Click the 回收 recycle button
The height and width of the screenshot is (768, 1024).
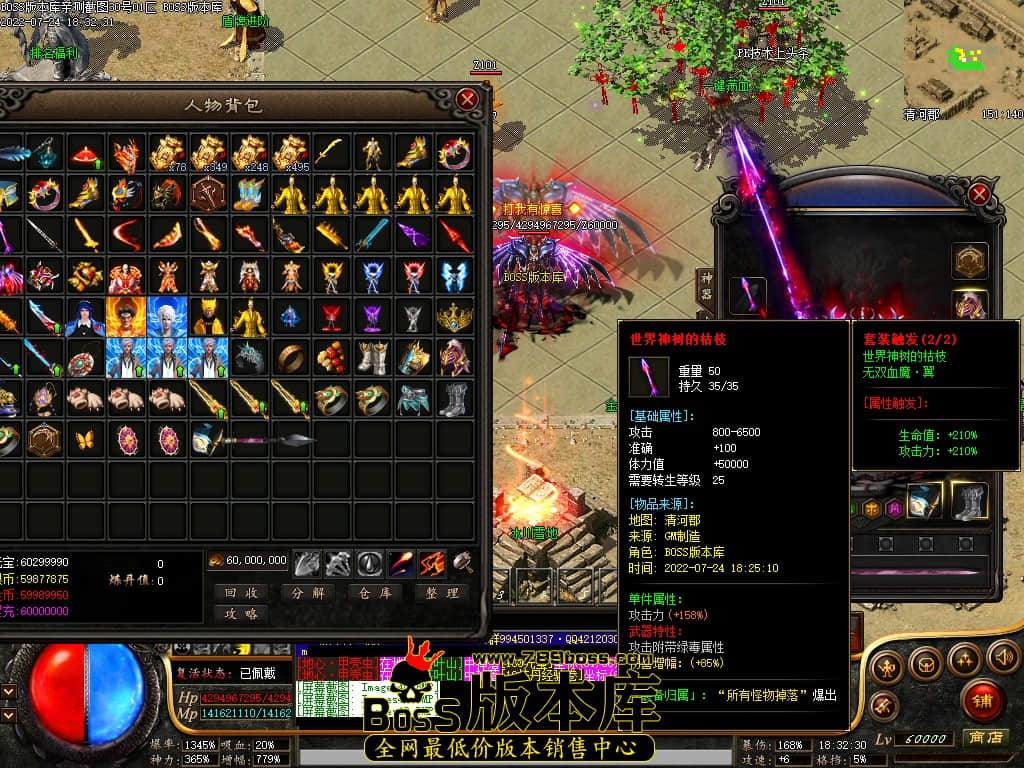[x=241, y=592]
